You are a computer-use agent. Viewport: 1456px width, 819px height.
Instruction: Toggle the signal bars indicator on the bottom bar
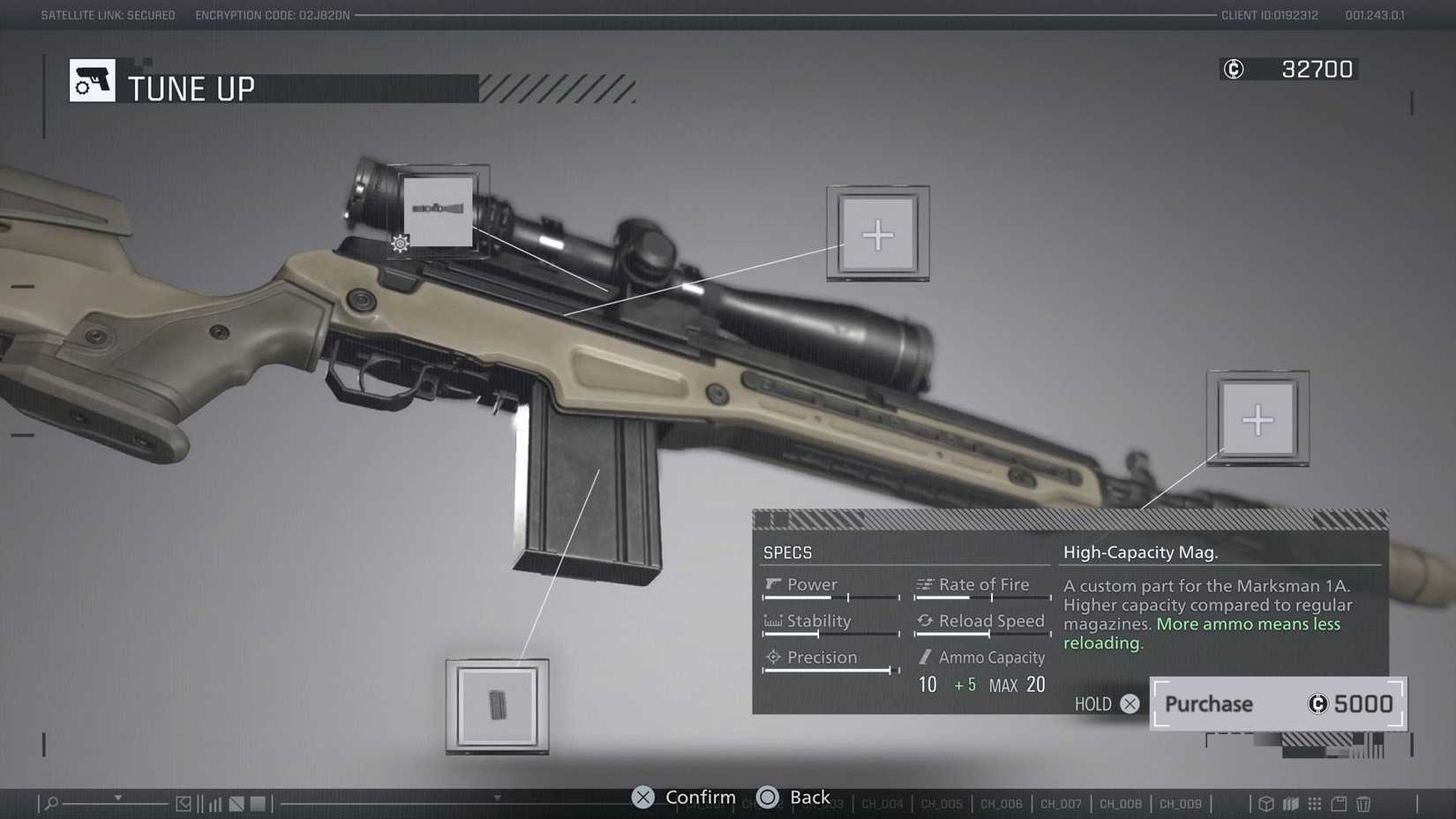point(215,803)
